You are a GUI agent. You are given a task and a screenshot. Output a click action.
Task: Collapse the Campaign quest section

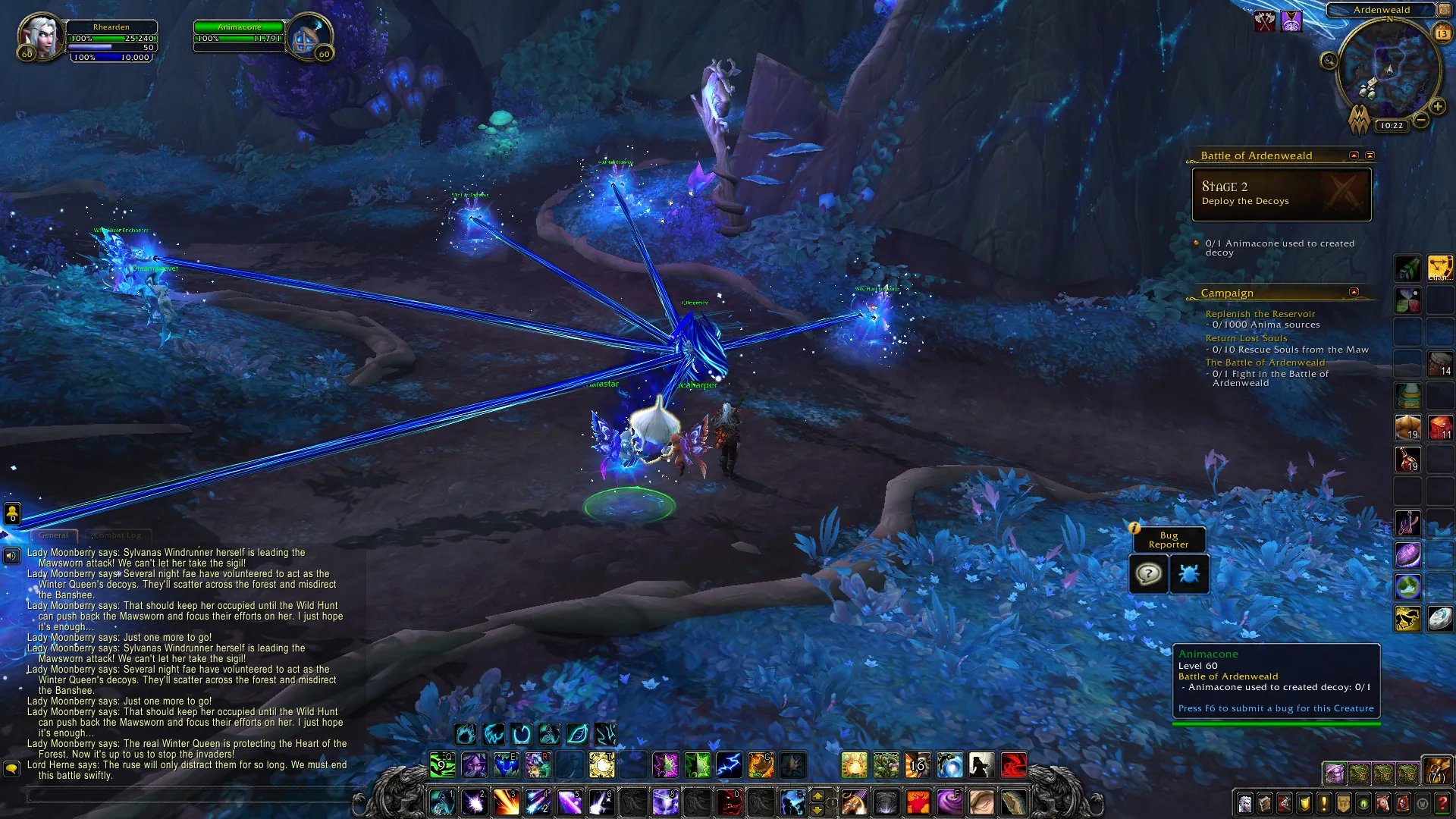(1354, 293)
